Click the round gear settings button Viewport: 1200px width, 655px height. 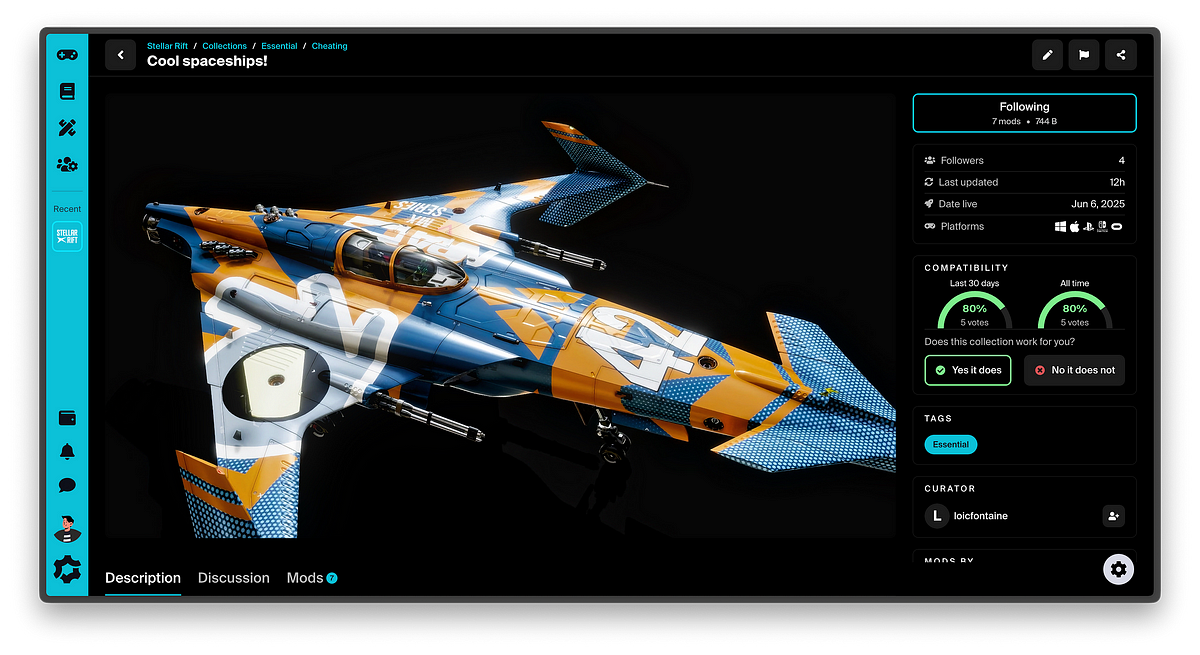[x=1118, y=569]
